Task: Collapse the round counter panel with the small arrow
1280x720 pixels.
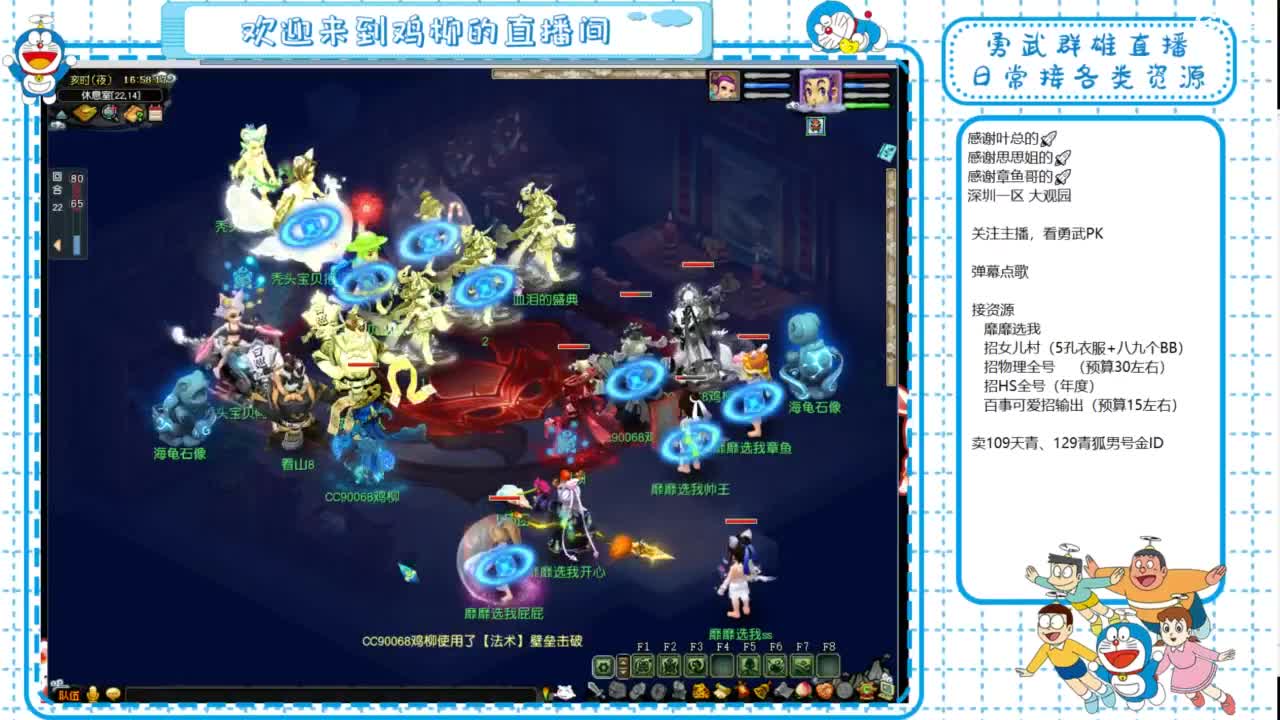Action: click(x=57, y=242)
